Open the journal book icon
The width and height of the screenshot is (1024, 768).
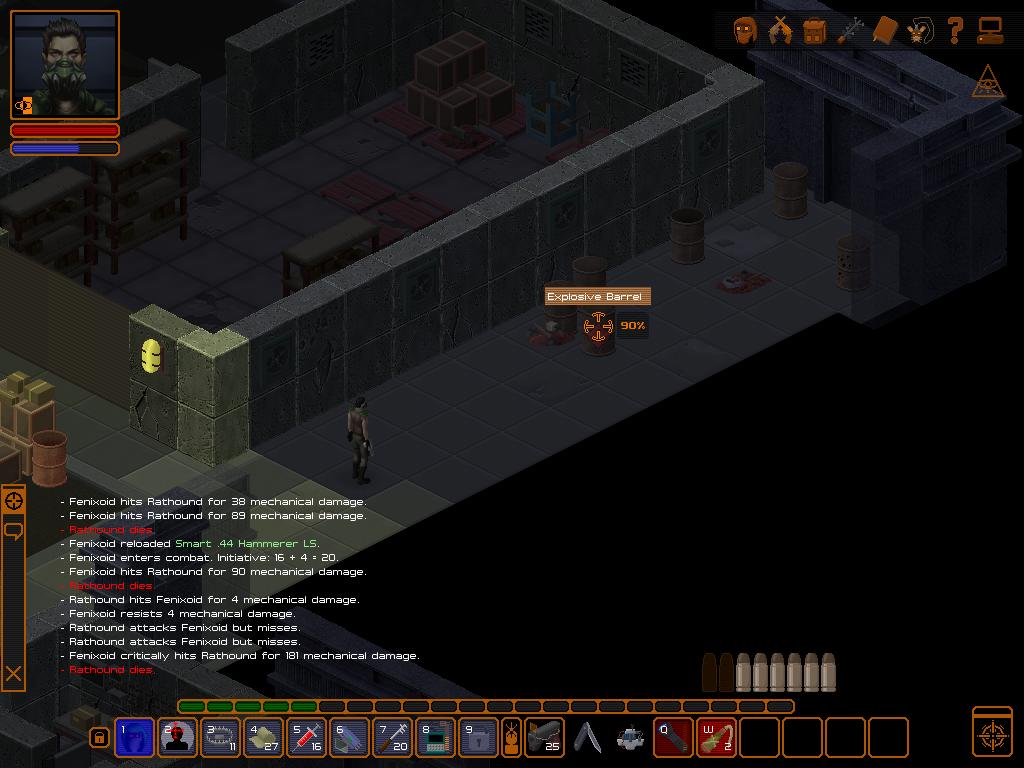[x=885, y=31]
